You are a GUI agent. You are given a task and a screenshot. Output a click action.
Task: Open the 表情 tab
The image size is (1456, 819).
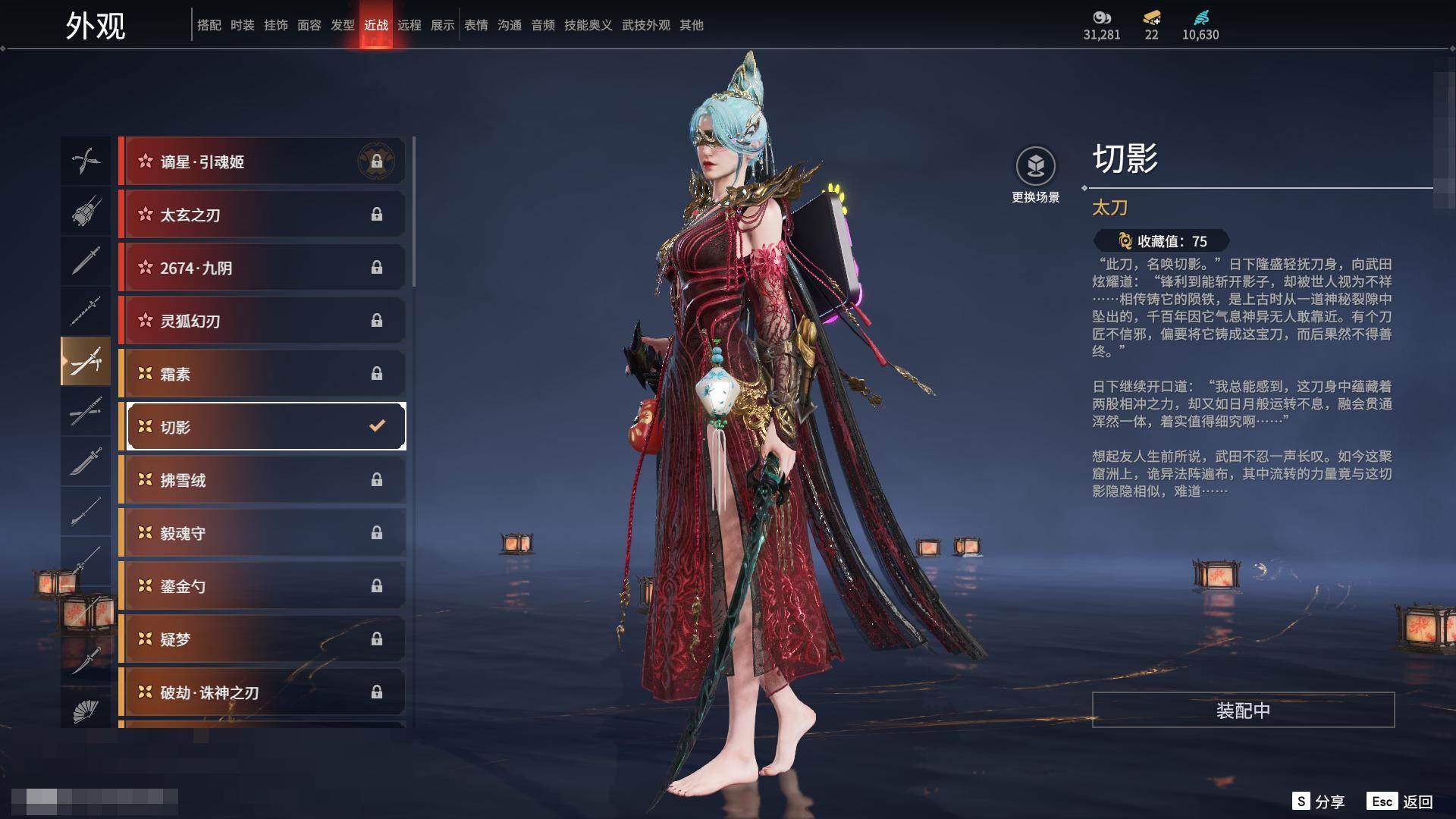click(x=476, y=25)
